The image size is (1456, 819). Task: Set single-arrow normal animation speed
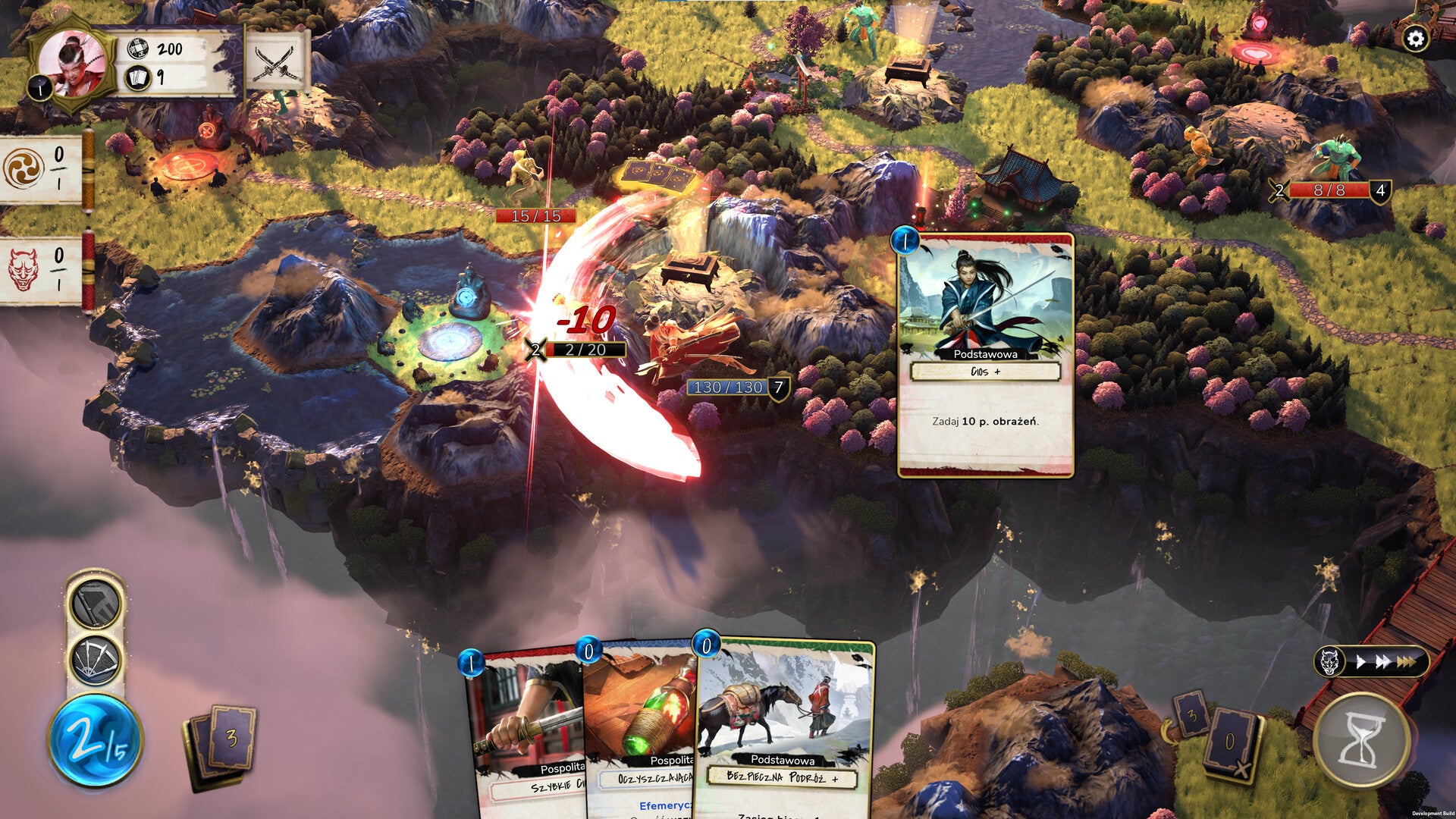coord(1360,662)
